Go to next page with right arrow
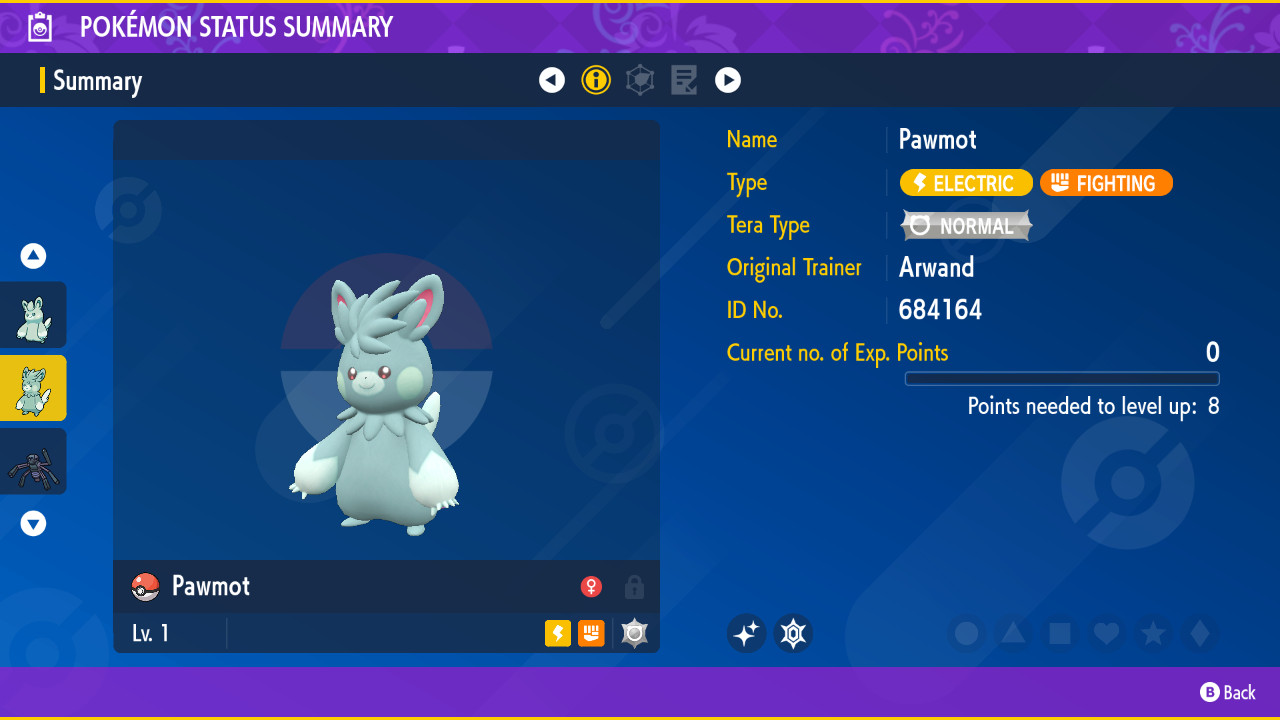 [x=728, y=80]
